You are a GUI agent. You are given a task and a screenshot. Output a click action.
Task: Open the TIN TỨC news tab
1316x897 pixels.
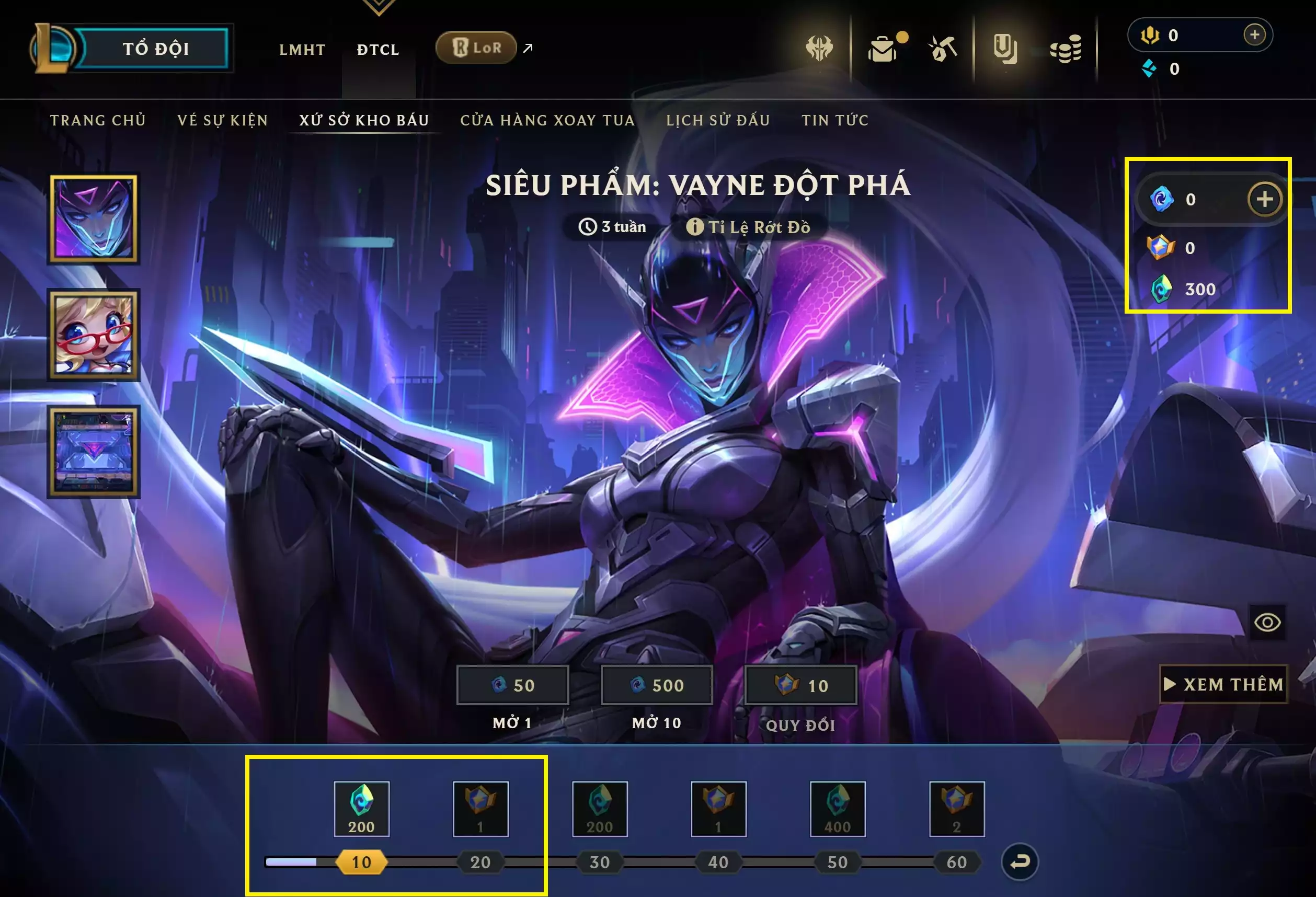click(x=834, y=120)
